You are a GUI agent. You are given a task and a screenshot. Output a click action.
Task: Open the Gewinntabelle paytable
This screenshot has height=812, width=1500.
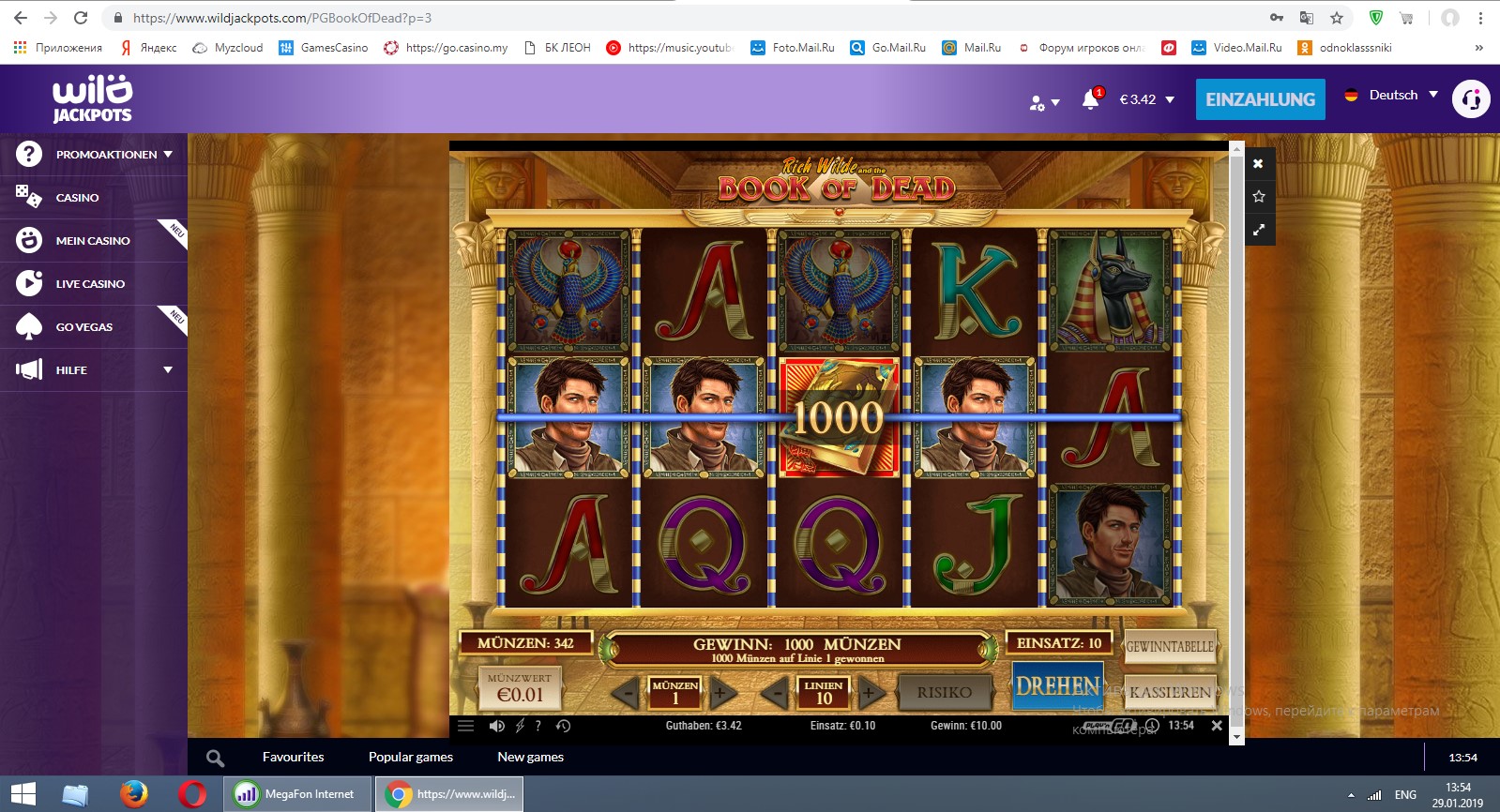point(1169,646)
